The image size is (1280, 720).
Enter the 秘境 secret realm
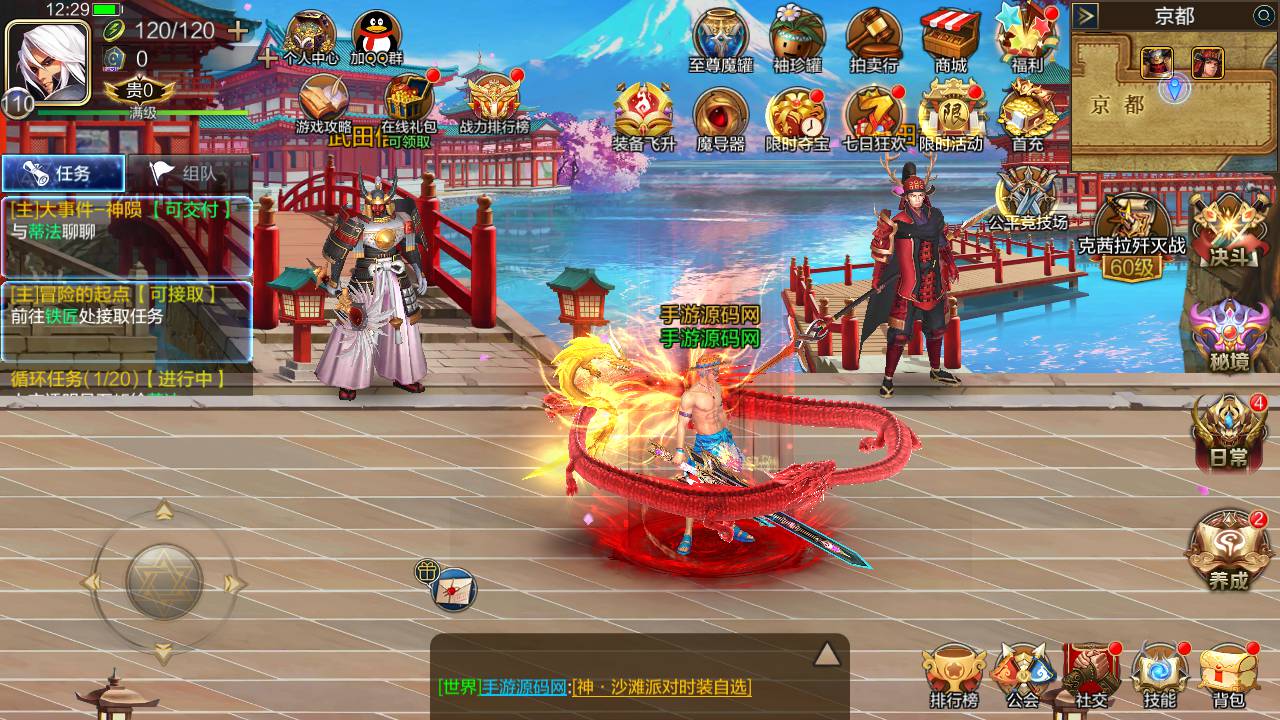tap(1228, 335)
